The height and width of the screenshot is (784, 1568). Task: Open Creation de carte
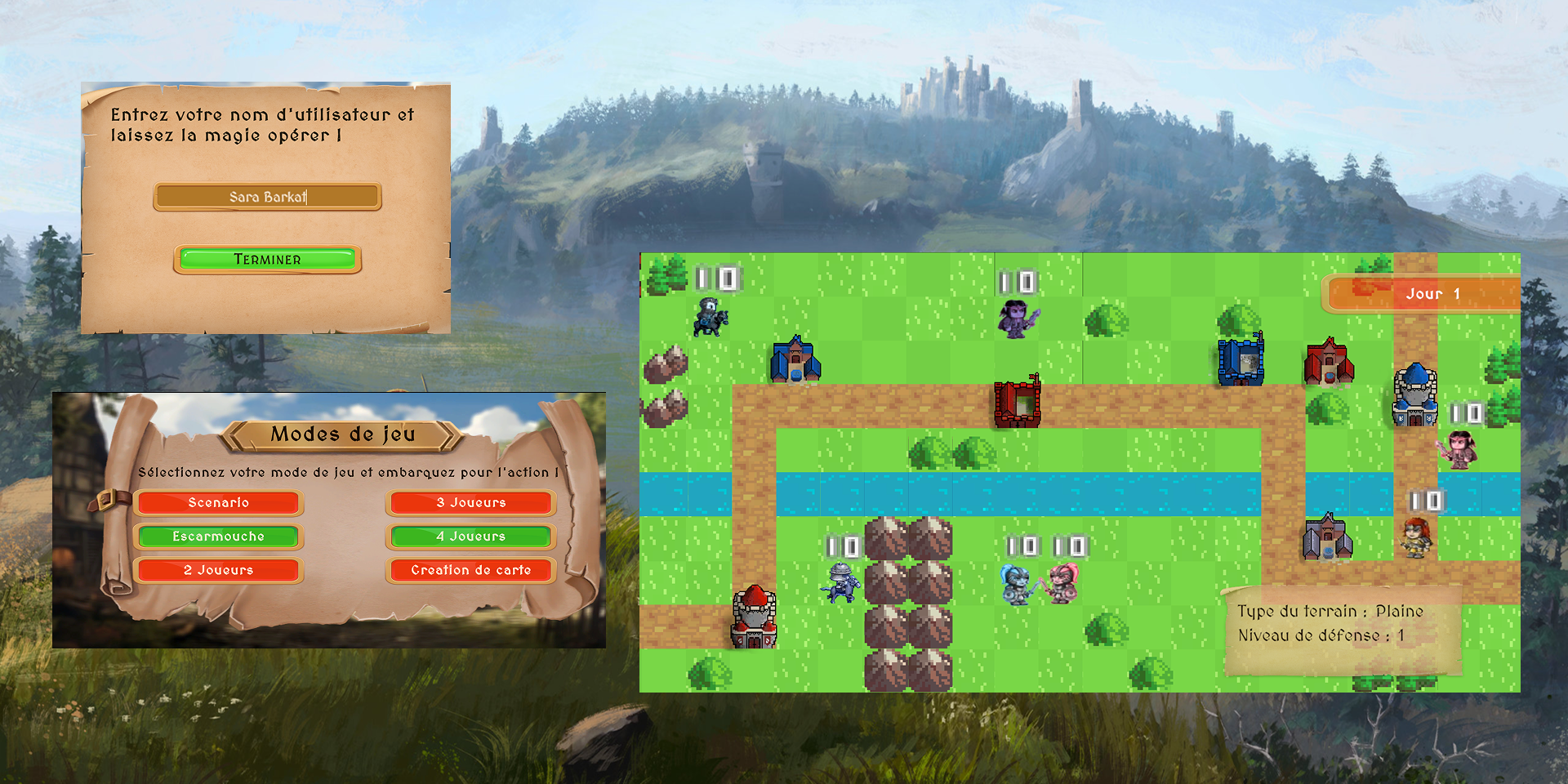pos(470,570)
